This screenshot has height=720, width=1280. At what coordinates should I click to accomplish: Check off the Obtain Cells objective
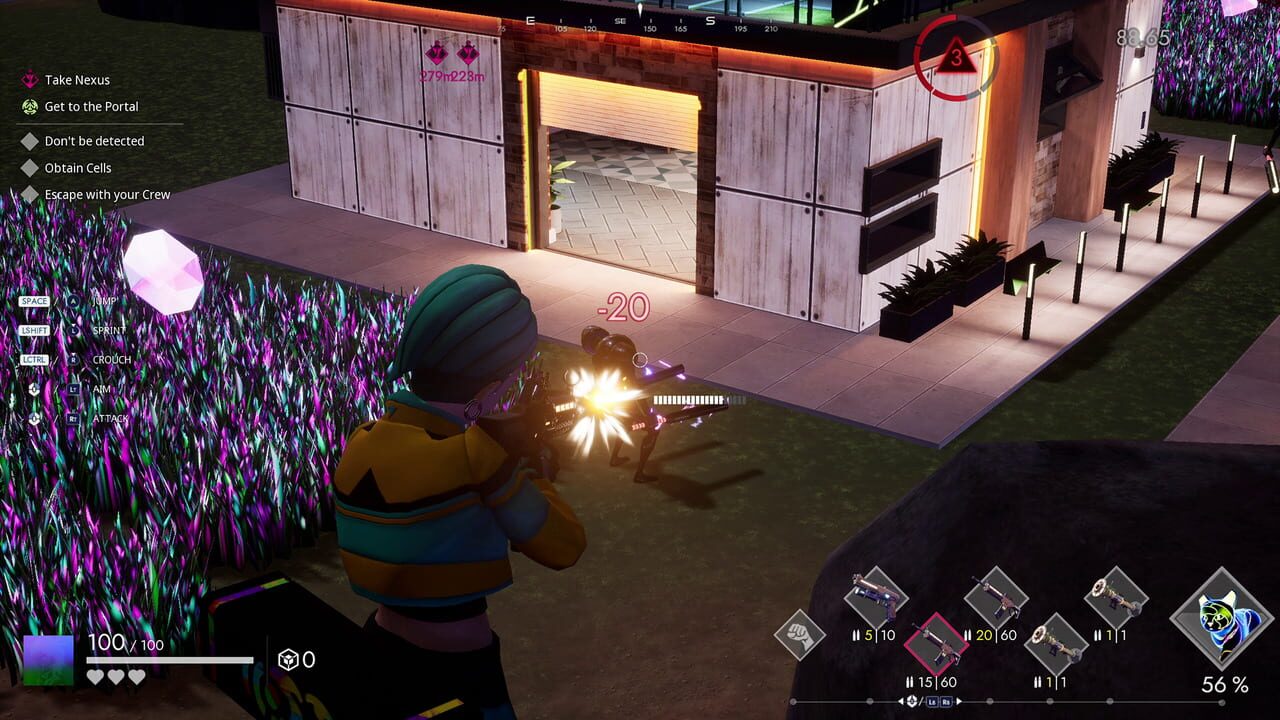[29, 169]
